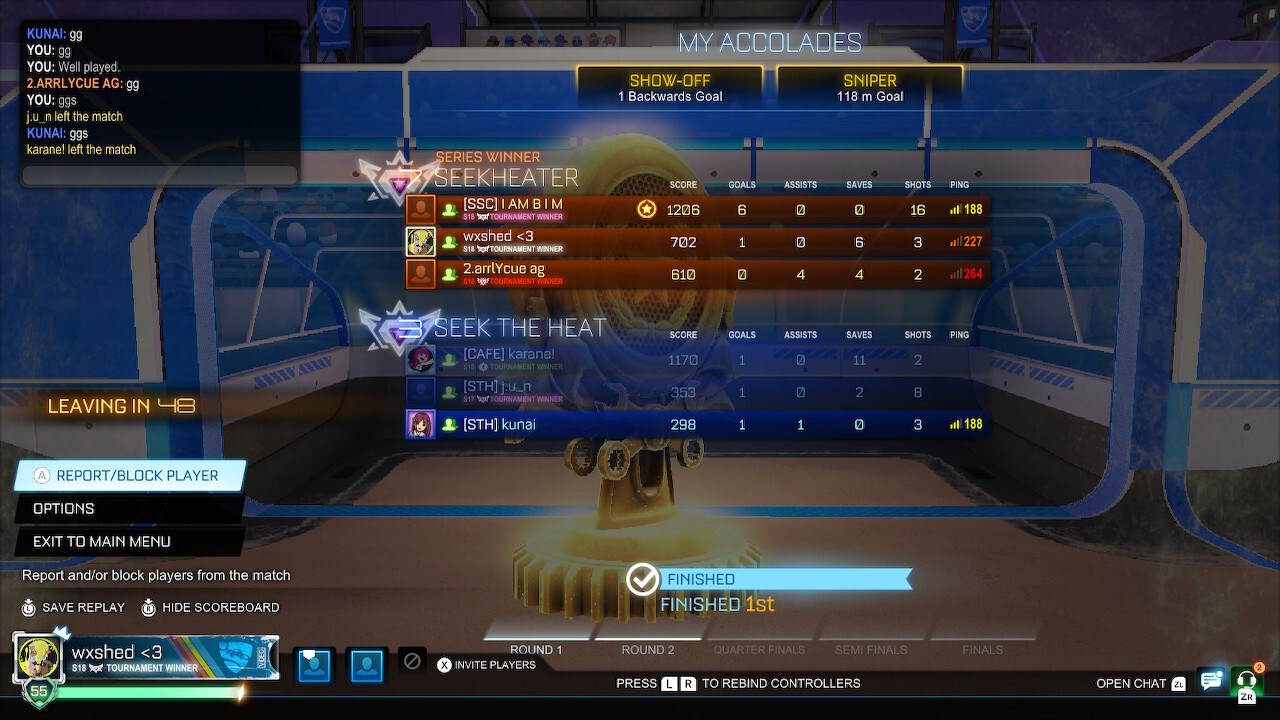This screenshot has width=1280, height=720.
Task: View the Finals bracket tab
Action: pyautogui.click(x=983, y=649)
